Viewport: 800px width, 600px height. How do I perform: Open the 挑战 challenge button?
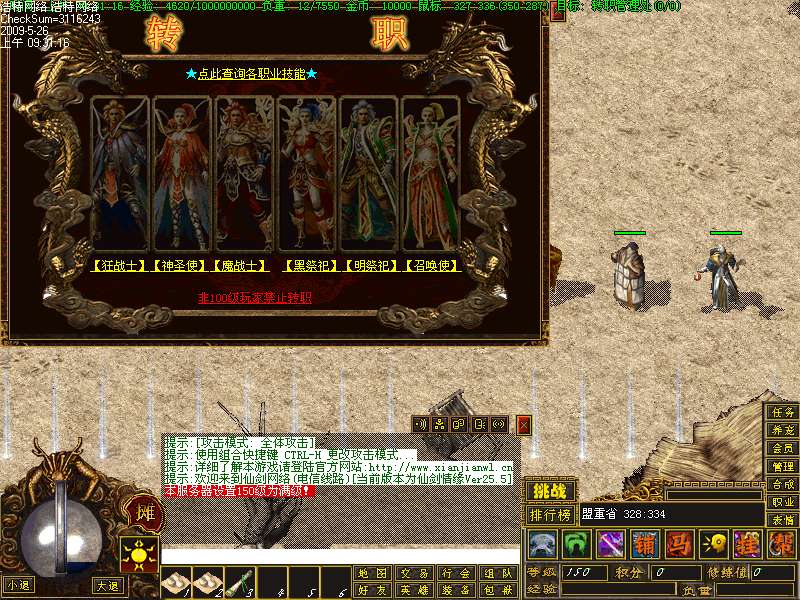pyautogui.click(x=550, y=492)
